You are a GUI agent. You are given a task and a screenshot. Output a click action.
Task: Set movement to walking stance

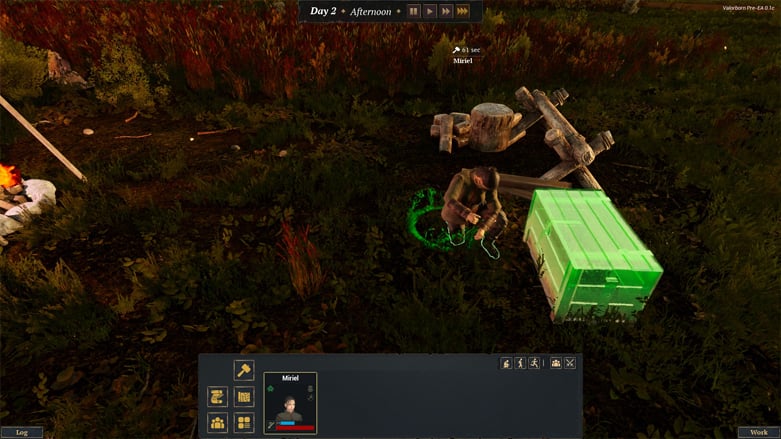520,363
